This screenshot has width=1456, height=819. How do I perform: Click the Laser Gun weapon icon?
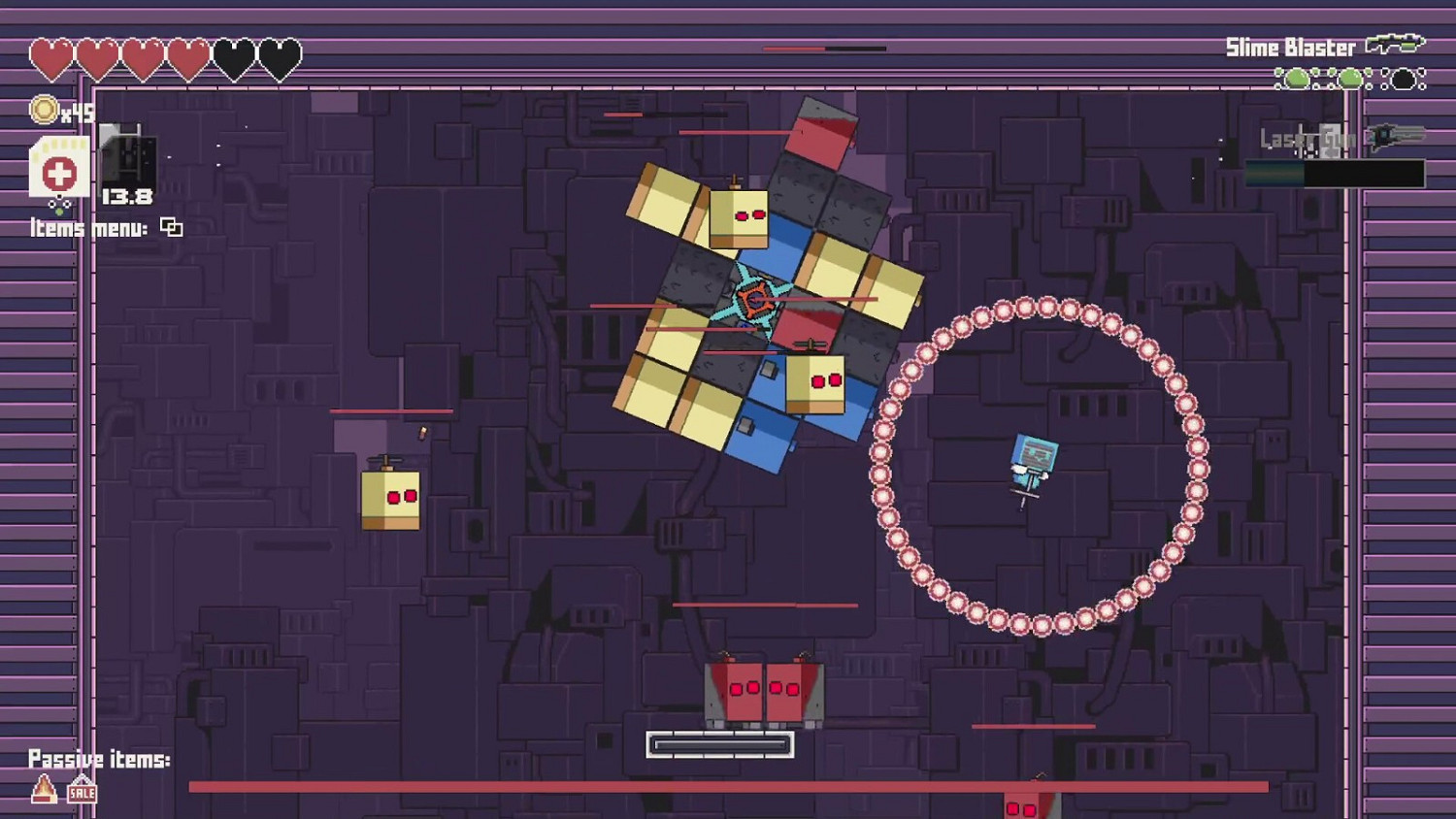tap(1398, 136)
